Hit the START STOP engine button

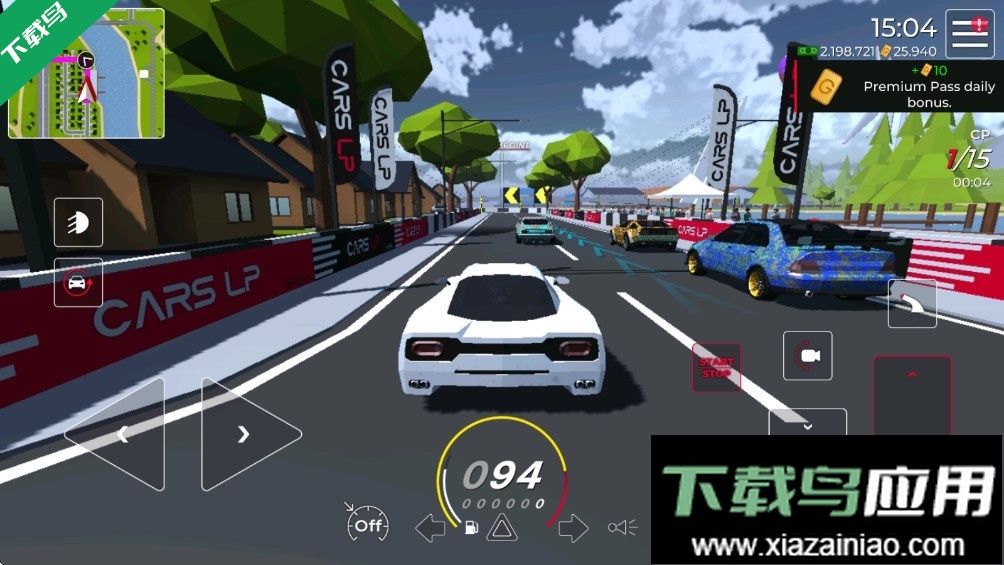716,367
